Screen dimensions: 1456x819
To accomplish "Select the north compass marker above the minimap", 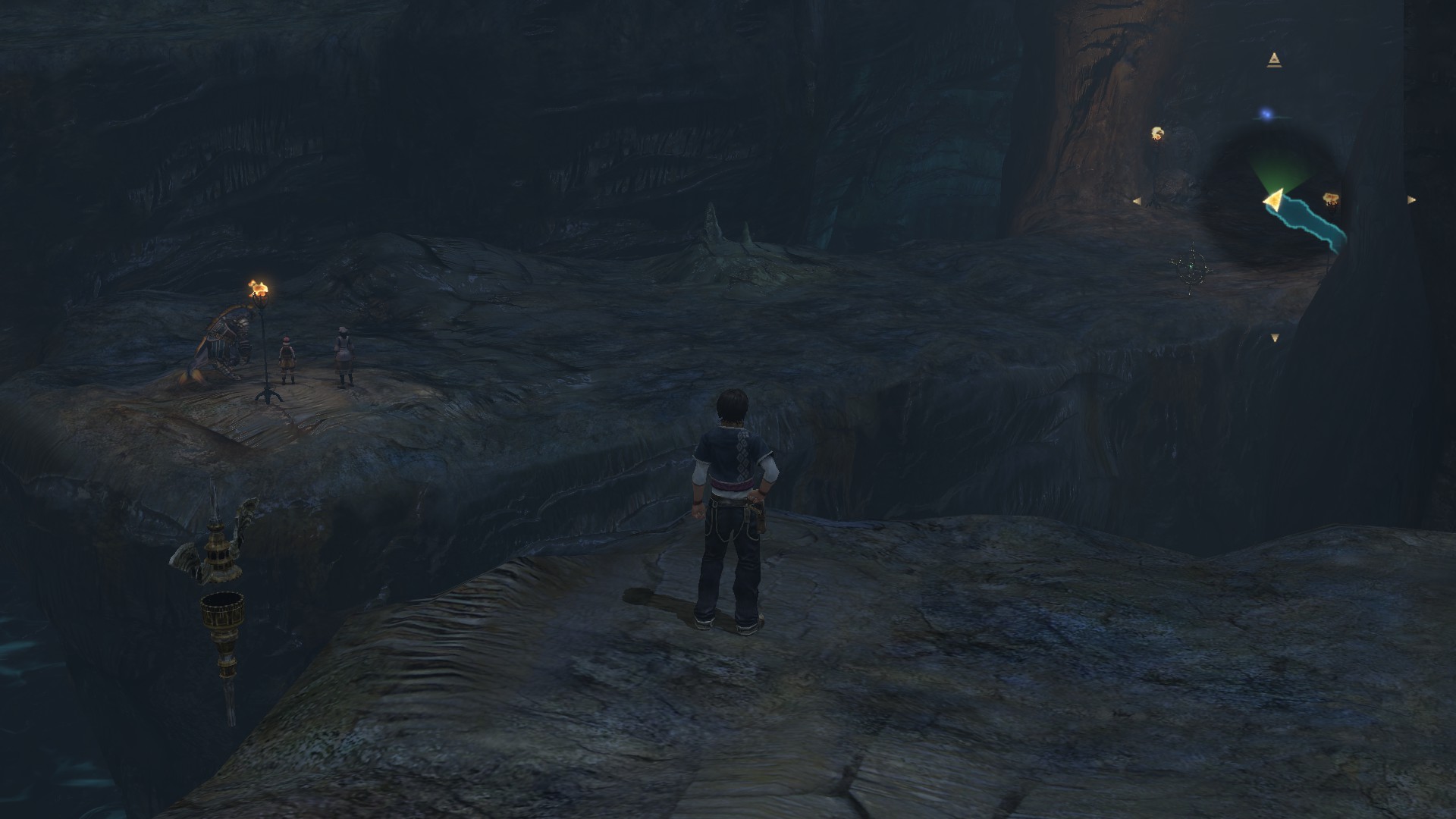I will pyautogui.click(x=1273, y=60).
